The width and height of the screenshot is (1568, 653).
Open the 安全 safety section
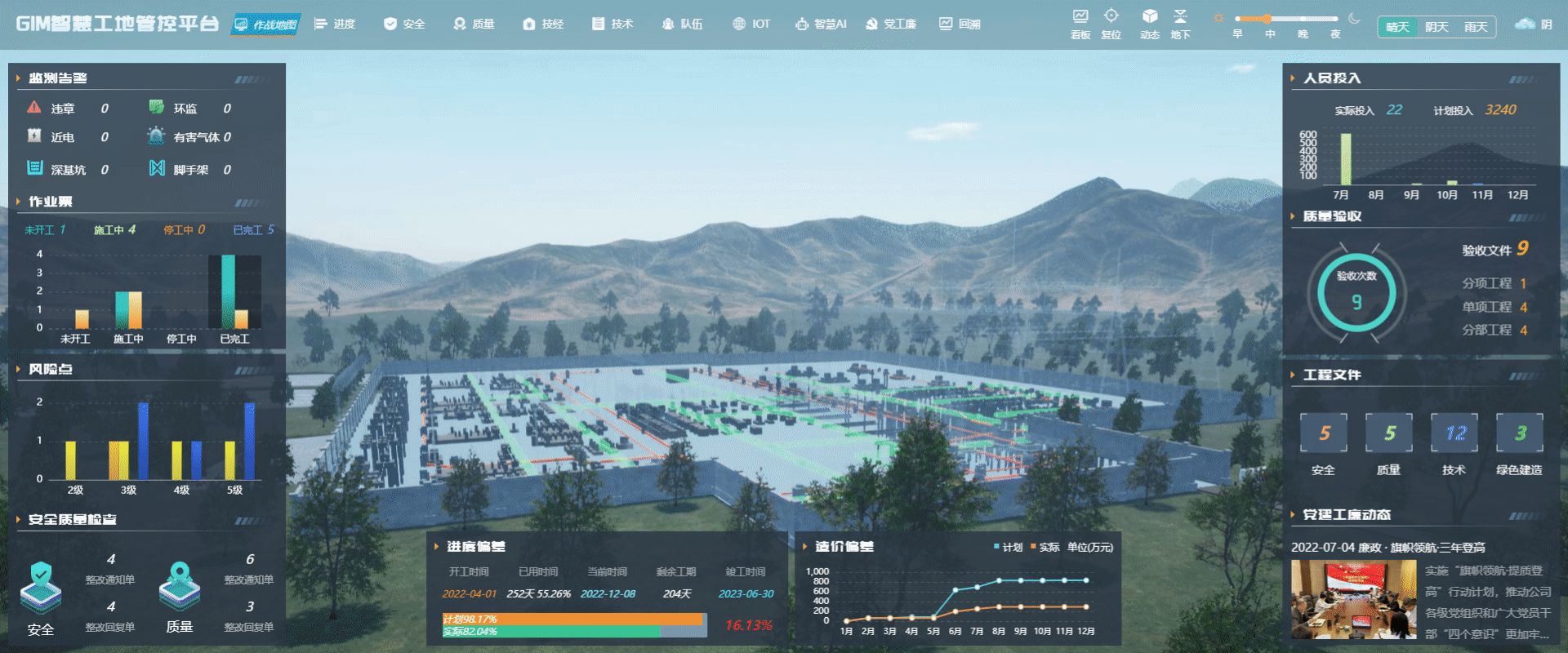tap(405, 24)
